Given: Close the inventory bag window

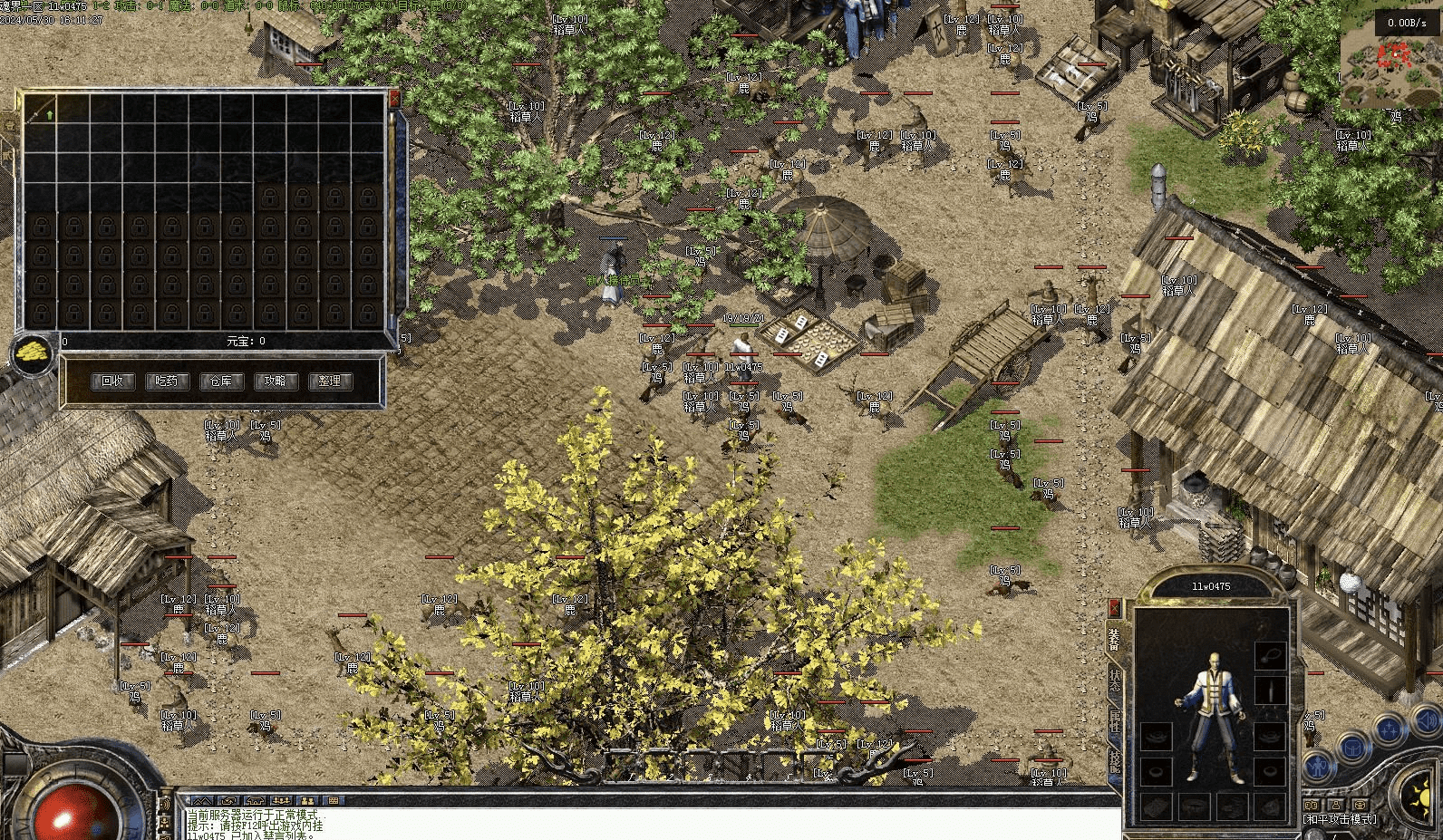Looking at the screenshot, I should click(x=393, y=98).
